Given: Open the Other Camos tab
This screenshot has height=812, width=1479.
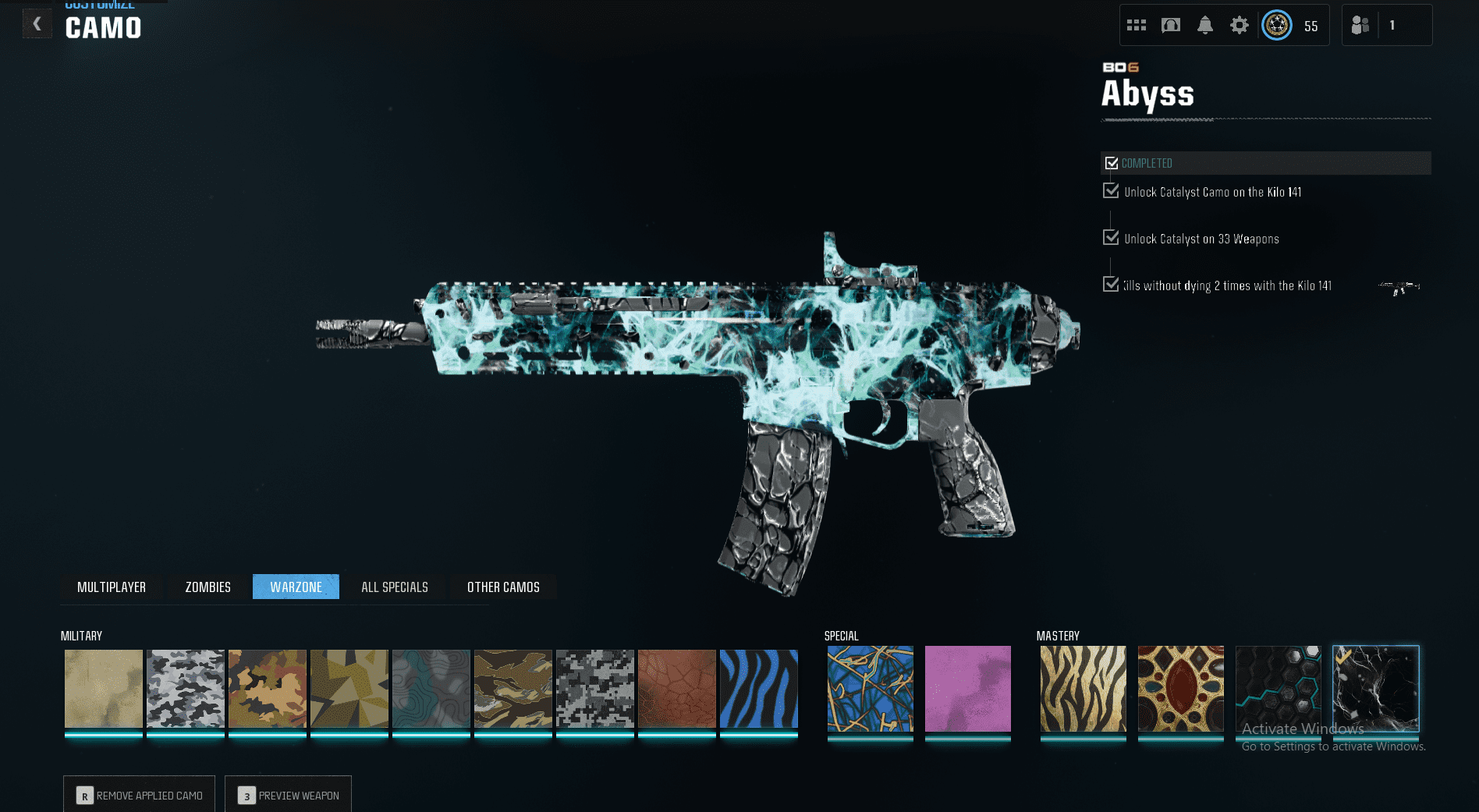Looking at the screenshot, I should (x=503, y=587).
